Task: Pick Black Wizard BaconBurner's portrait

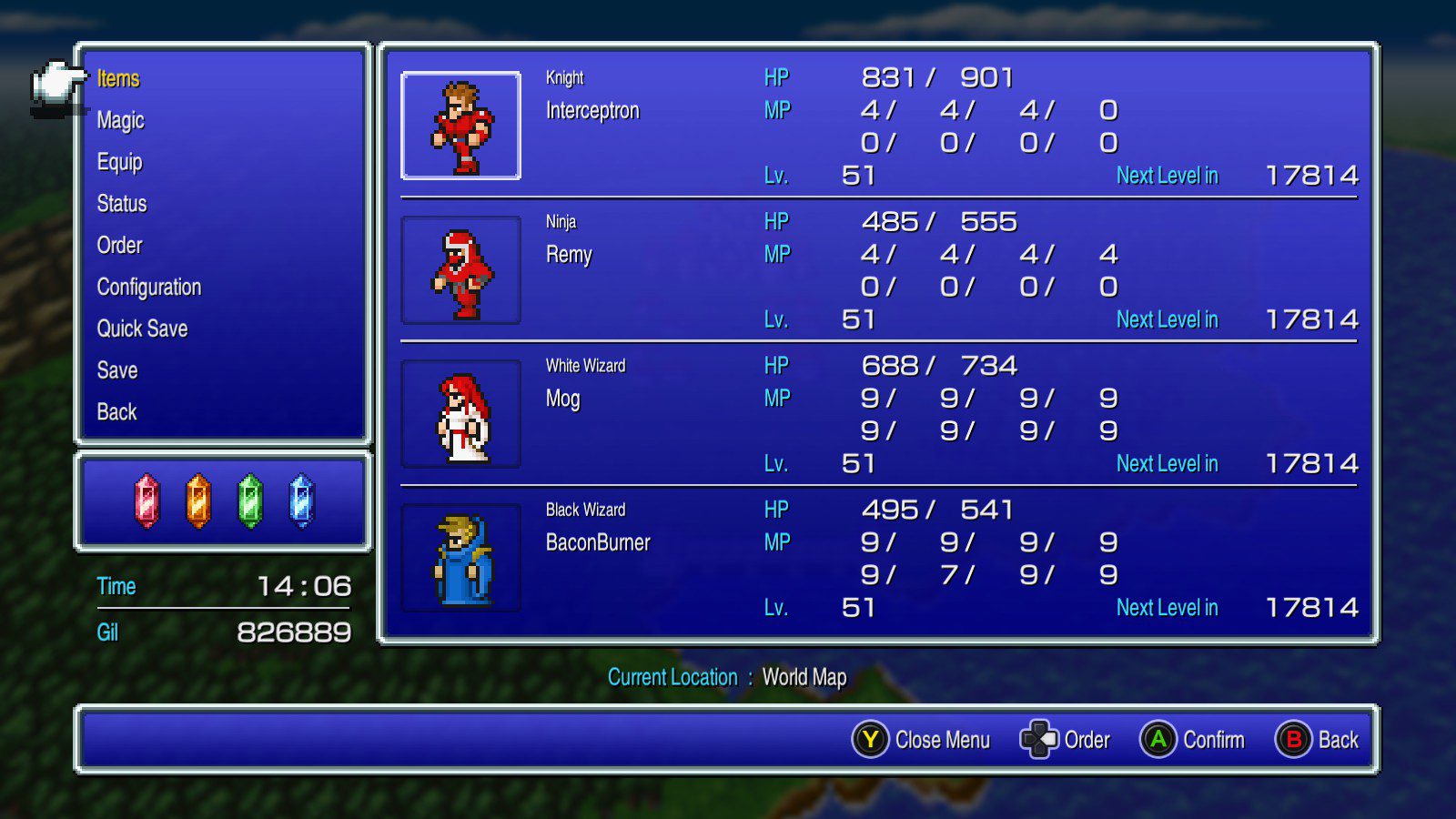Action: click(461, 558)
